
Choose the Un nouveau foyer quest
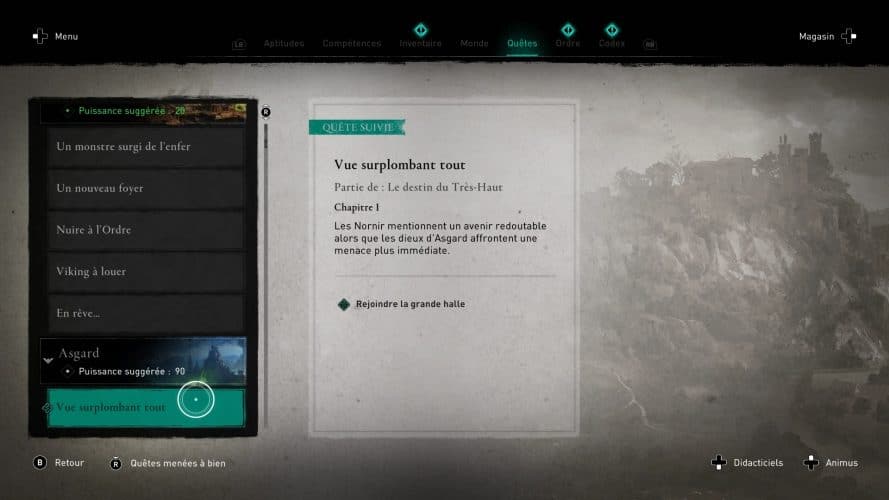tap(145, 188)
